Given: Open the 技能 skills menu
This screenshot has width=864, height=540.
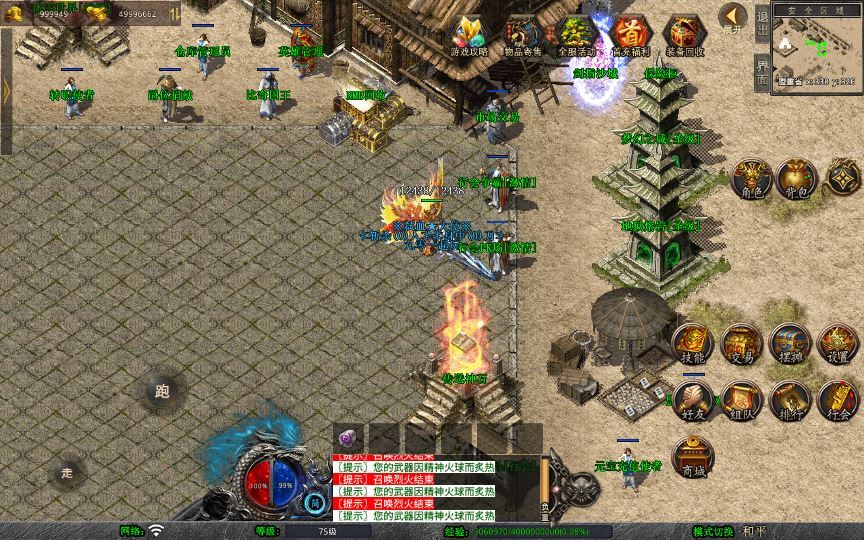Looking at the screenshot, I should click(693, 343).
